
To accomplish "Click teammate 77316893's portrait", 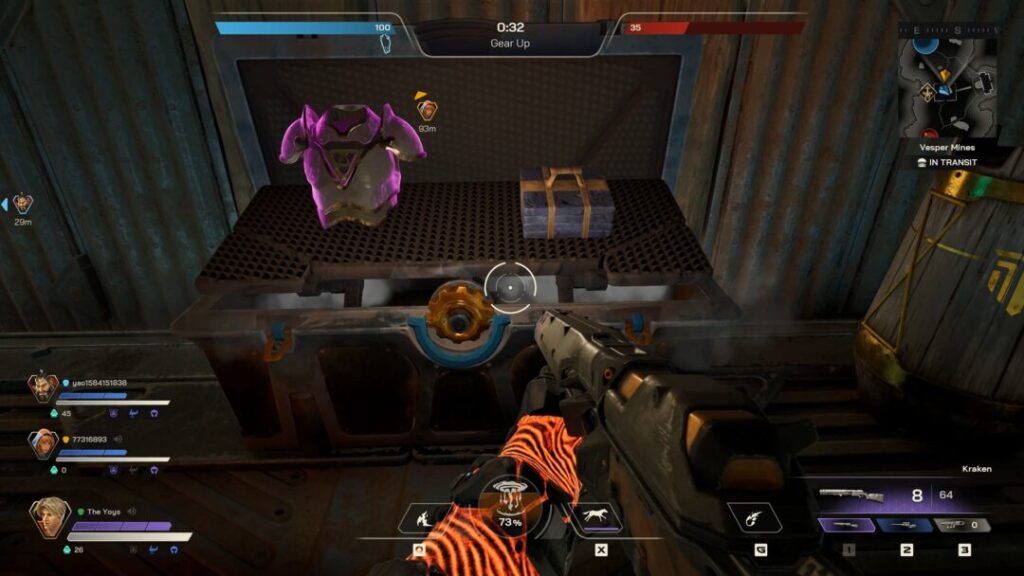I will click(43, 443).
